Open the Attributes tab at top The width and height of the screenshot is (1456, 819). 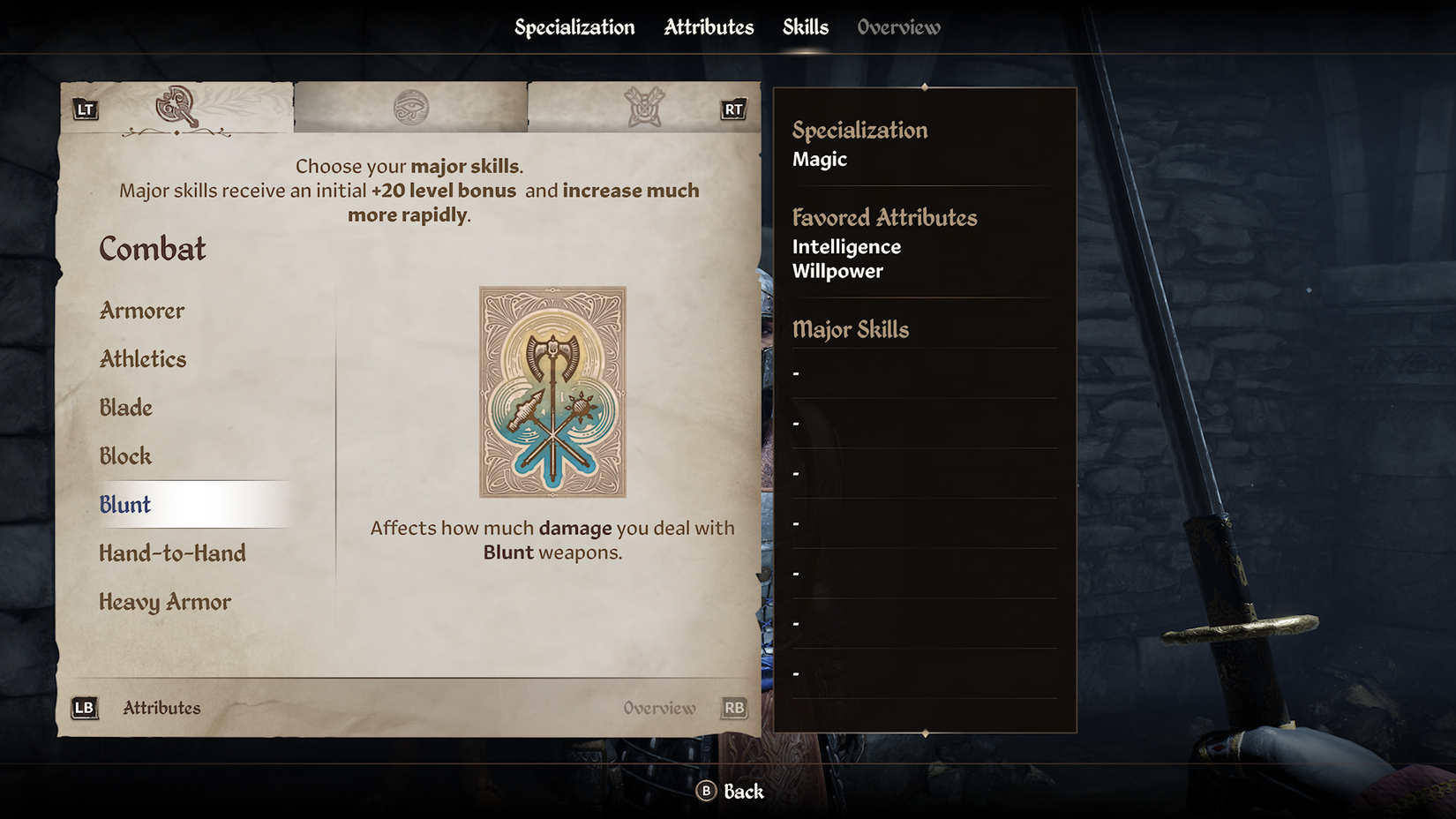click(709, 27)
